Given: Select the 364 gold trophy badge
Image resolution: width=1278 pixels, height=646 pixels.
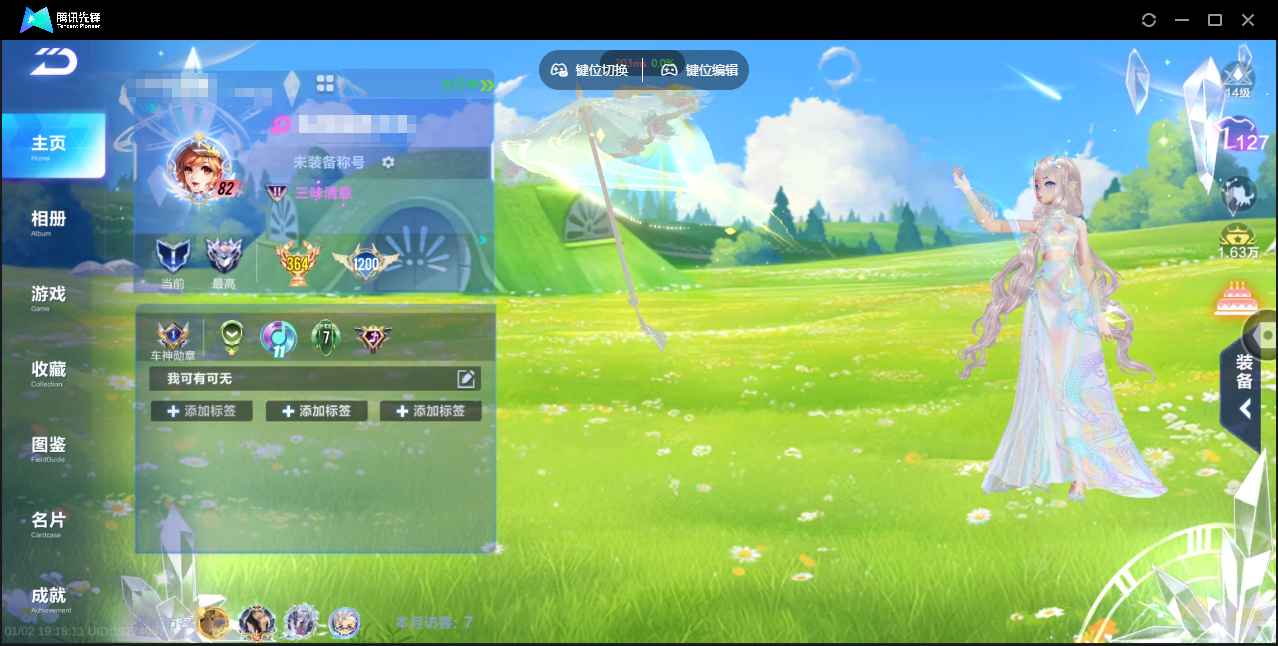Looking at the screenshot, I should click(296, 263).
